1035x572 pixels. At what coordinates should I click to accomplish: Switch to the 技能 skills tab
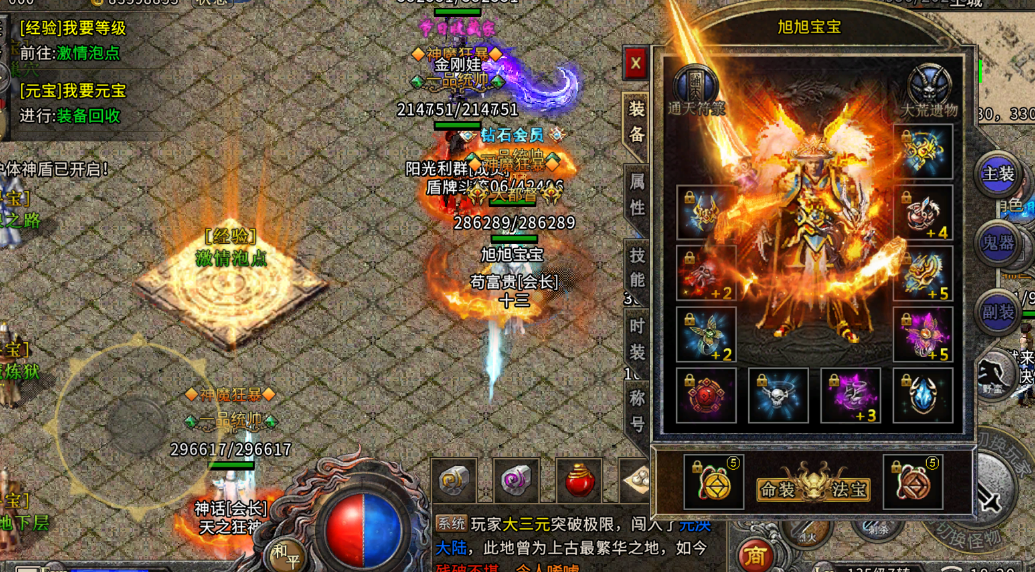click(x=636, y=267)
